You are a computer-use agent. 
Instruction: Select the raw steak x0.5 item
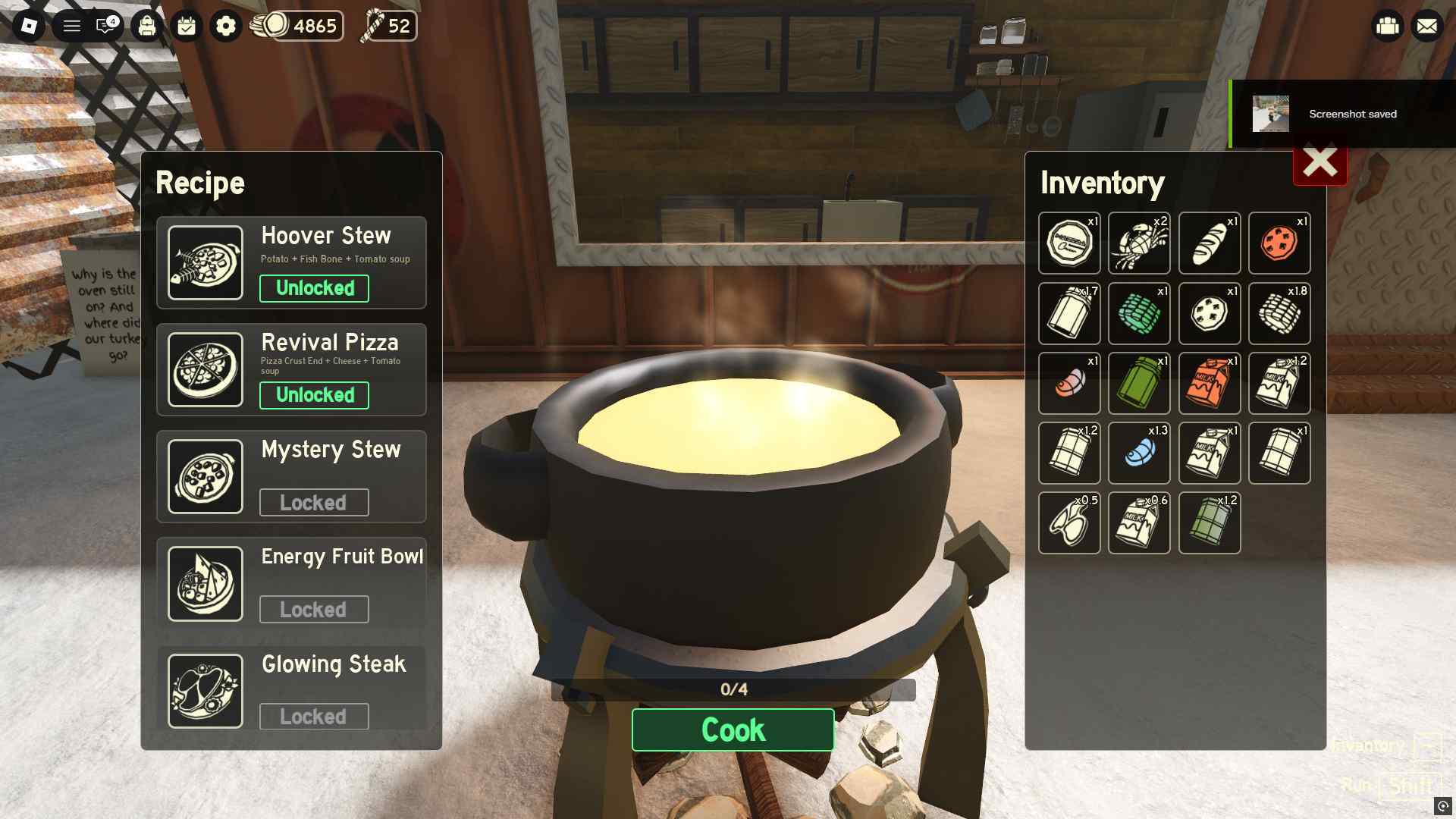click(x=1069, y=523)
